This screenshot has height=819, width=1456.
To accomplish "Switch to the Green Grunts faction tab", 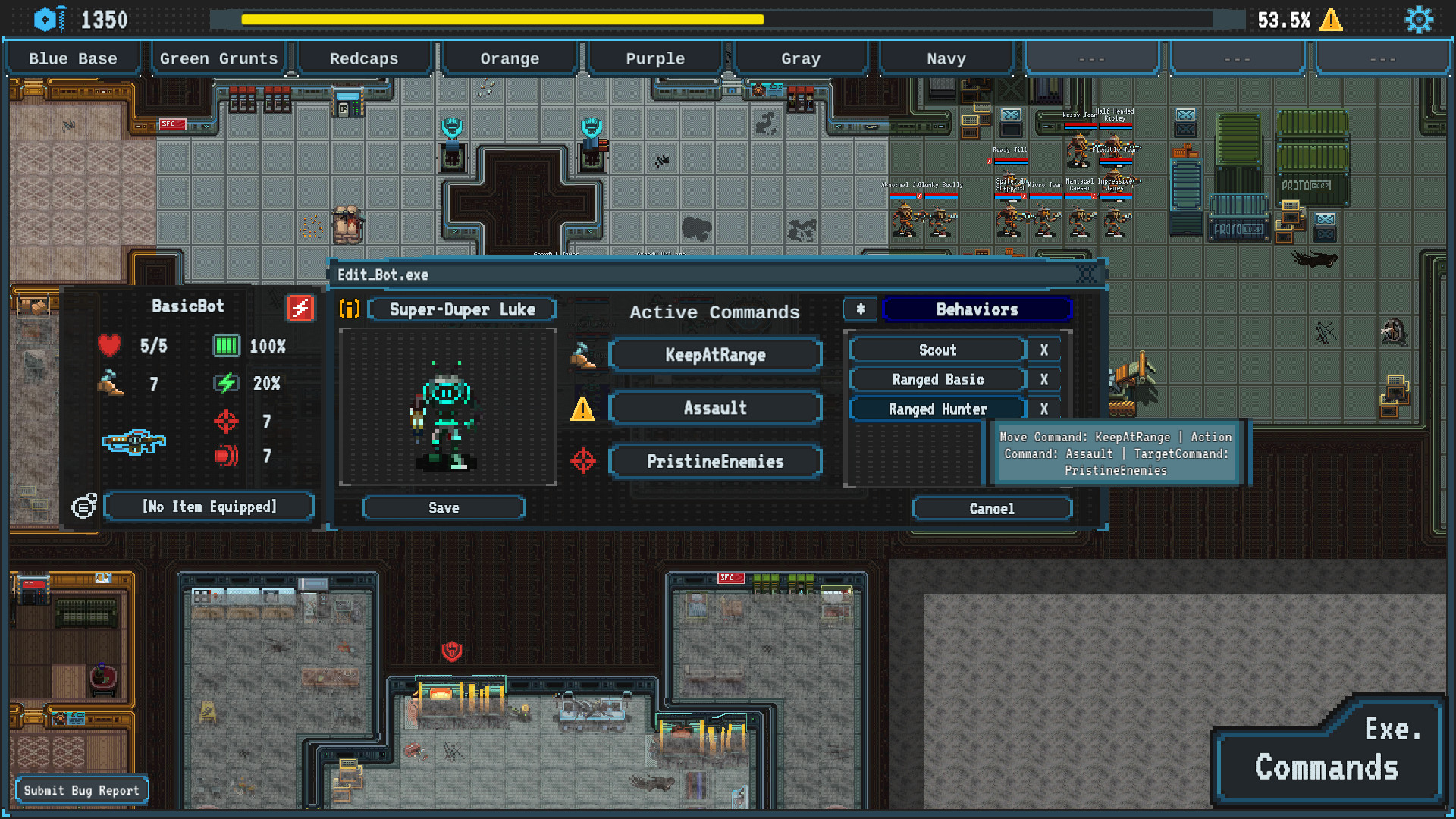I will pyautogui.click(x=218, y=58).
